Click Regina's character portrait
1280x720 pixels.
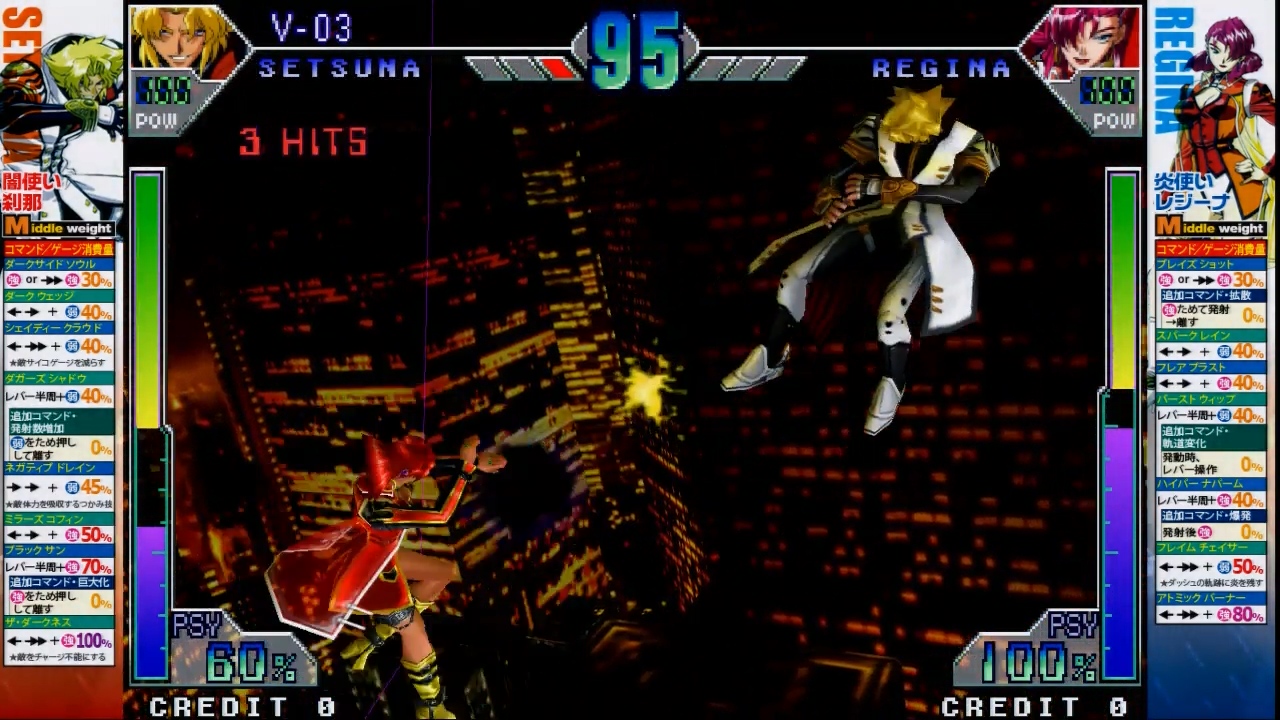1086,42
